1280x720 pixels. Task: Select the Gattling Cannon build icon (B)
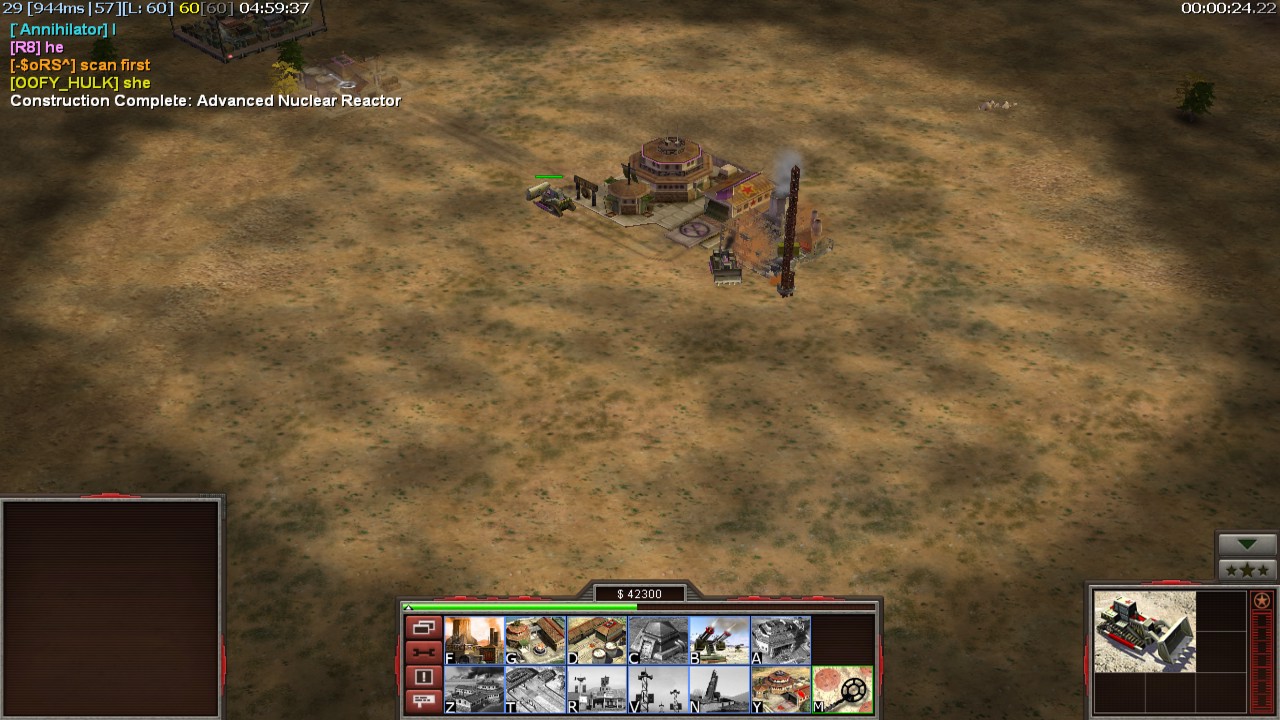coord(719,640)
